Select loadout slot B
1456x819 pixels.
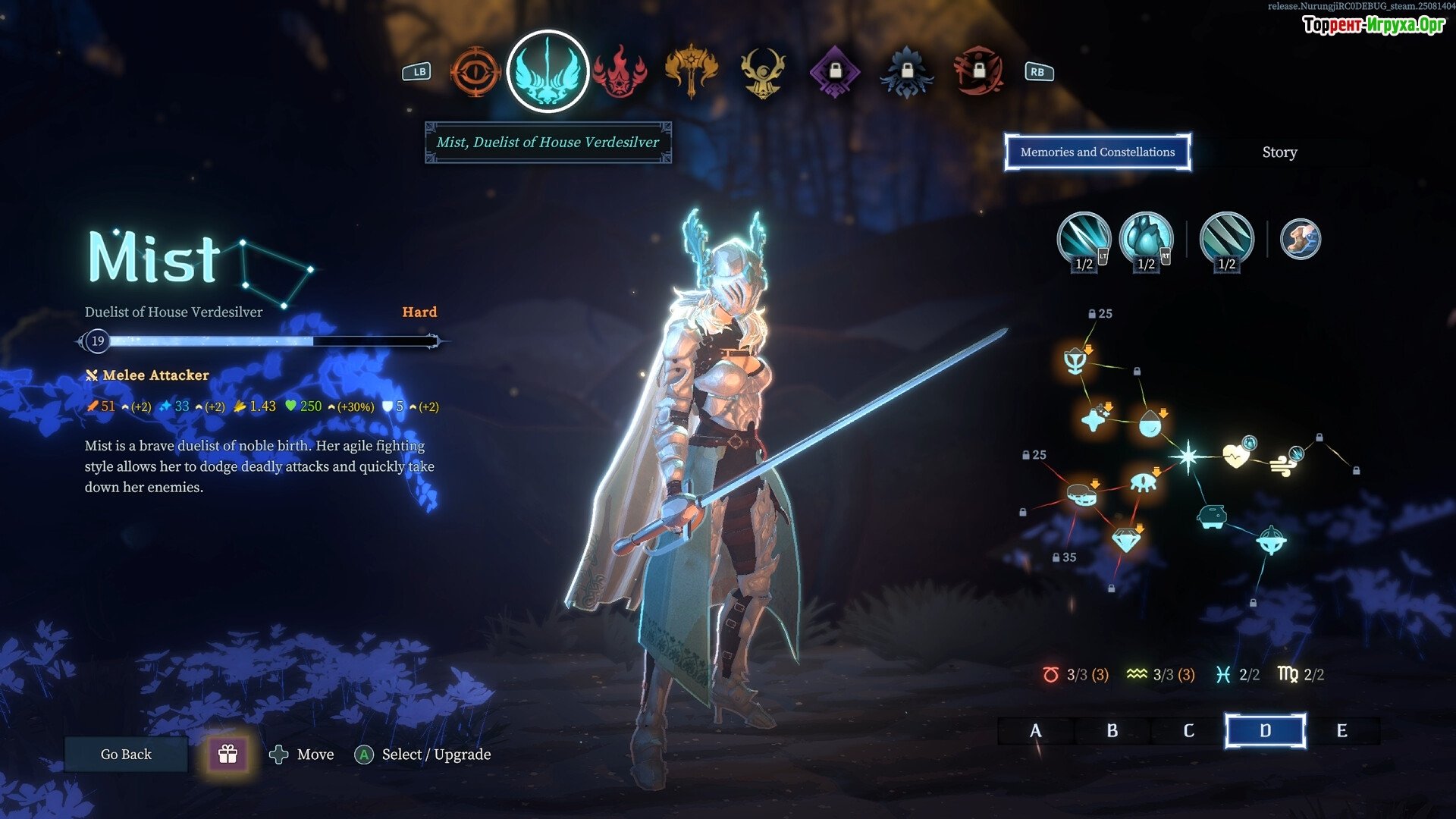point(1112,731)
